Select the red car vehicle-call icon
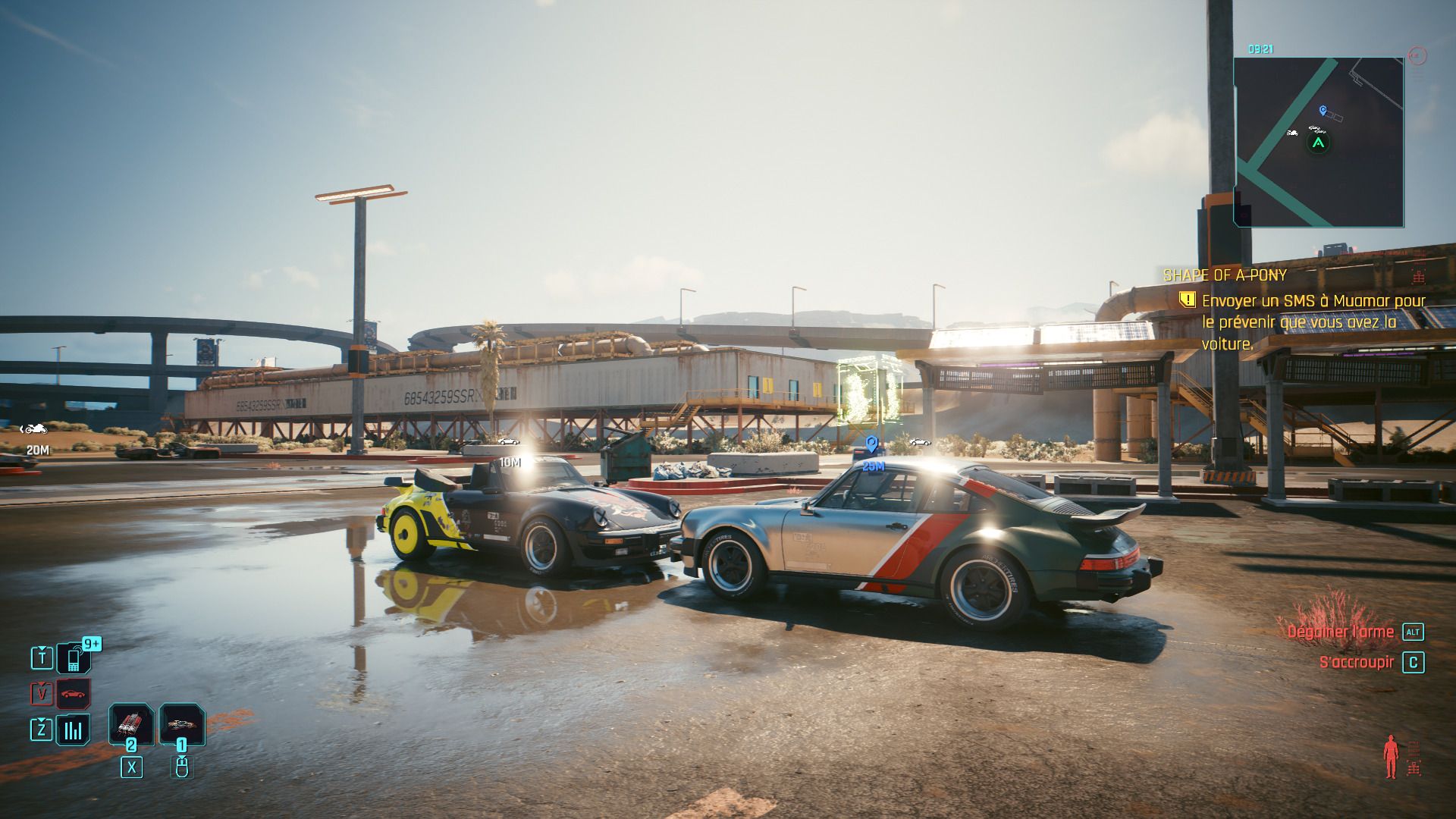The height and width of the screenshot is (819, 1456). pos(74,694)
